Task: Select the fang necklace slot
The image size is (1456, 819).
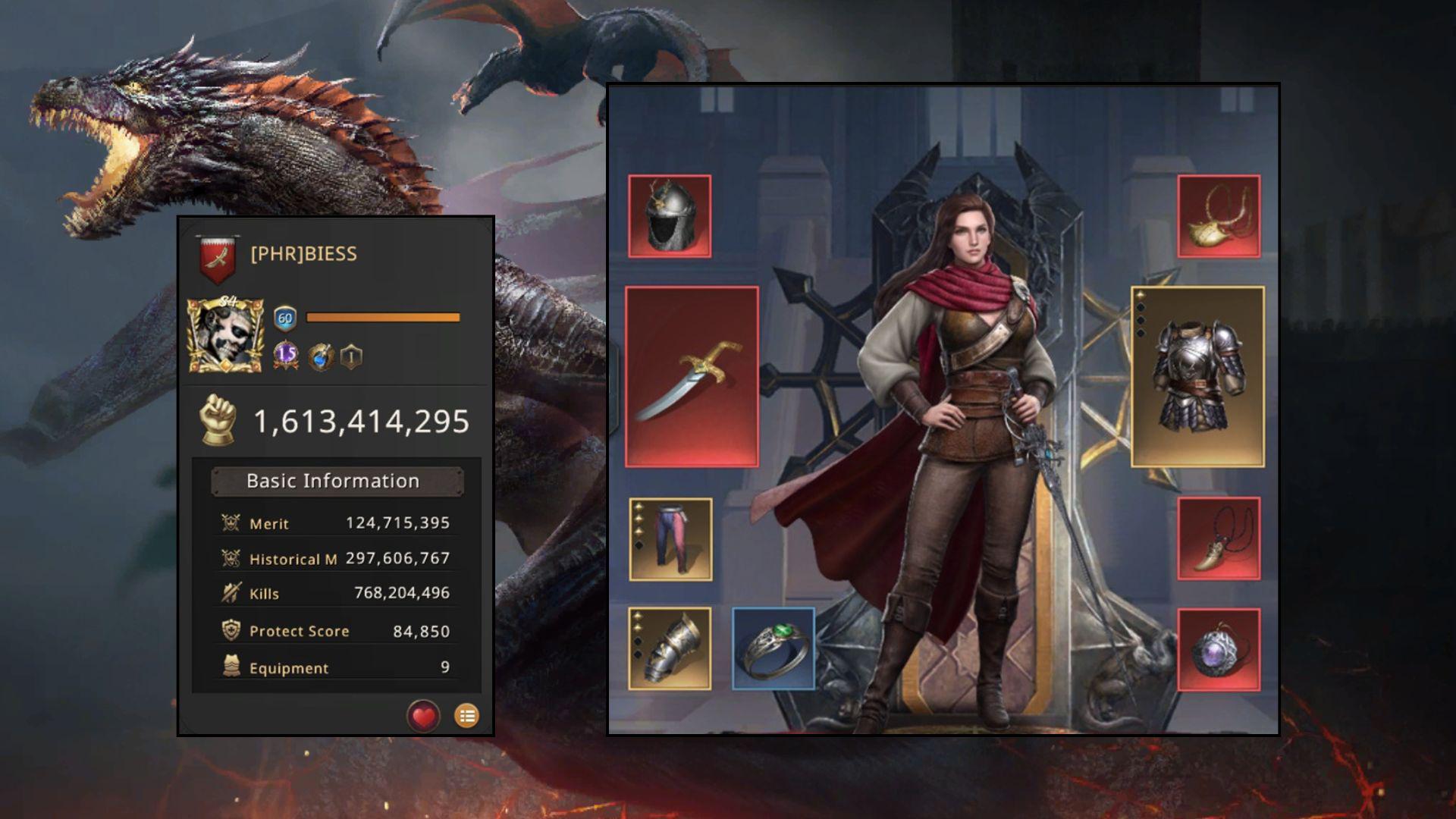Action: pos(1219,539)
